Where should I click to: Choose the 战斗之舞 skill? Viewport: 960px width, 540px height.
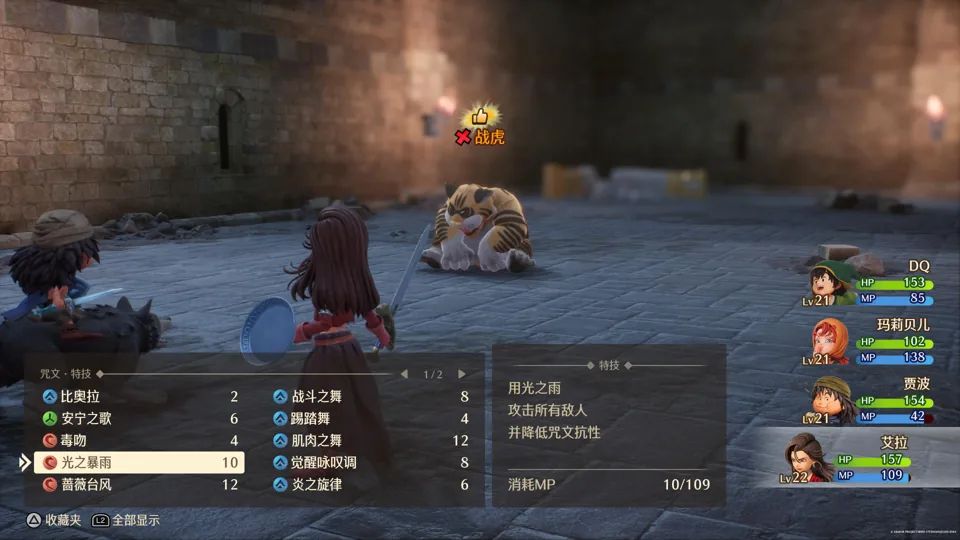370,397
